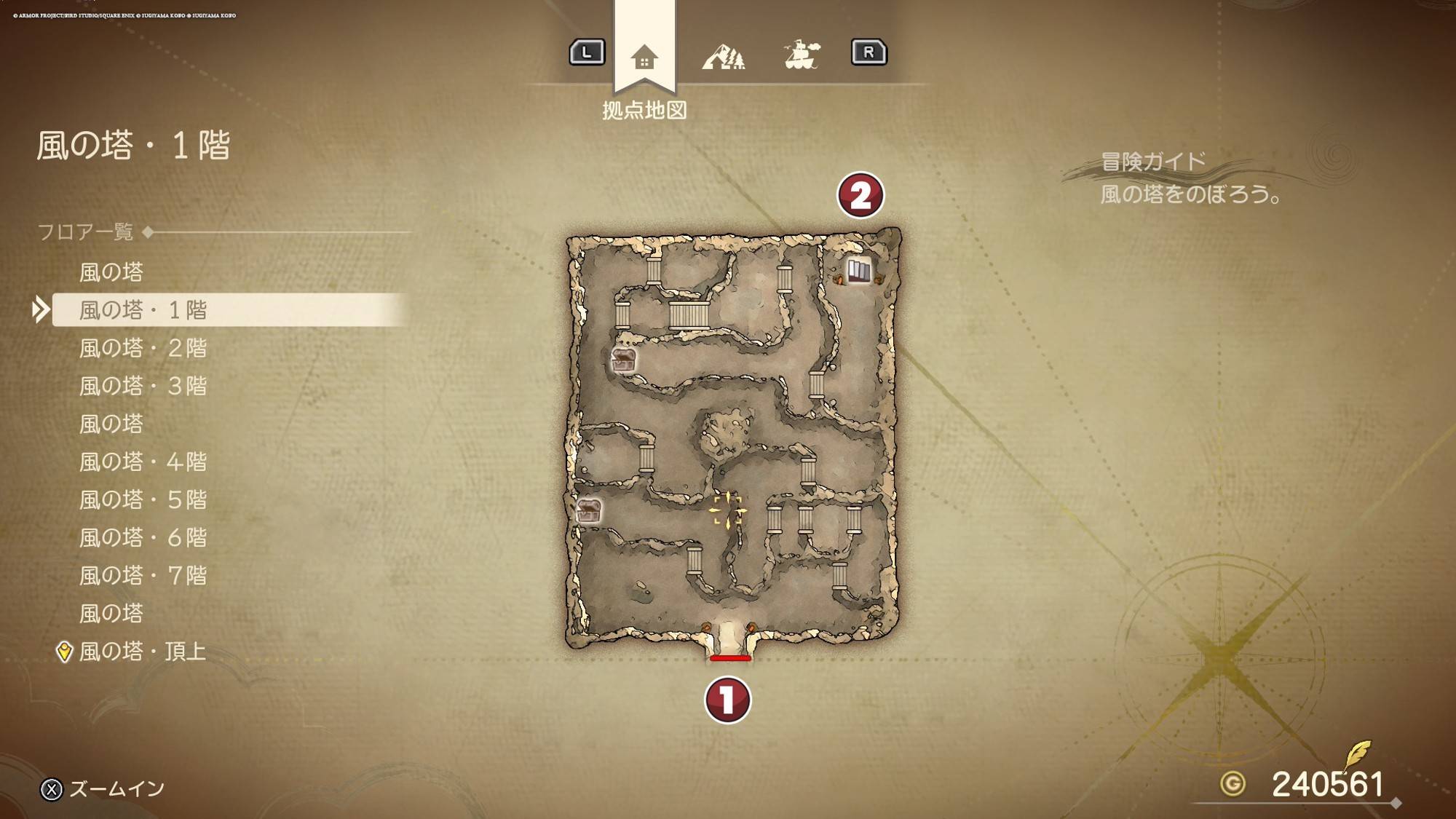Click the yellow cursor marker on the map
The height and width of the screenshot is (819, 1456).
point(727,510)
